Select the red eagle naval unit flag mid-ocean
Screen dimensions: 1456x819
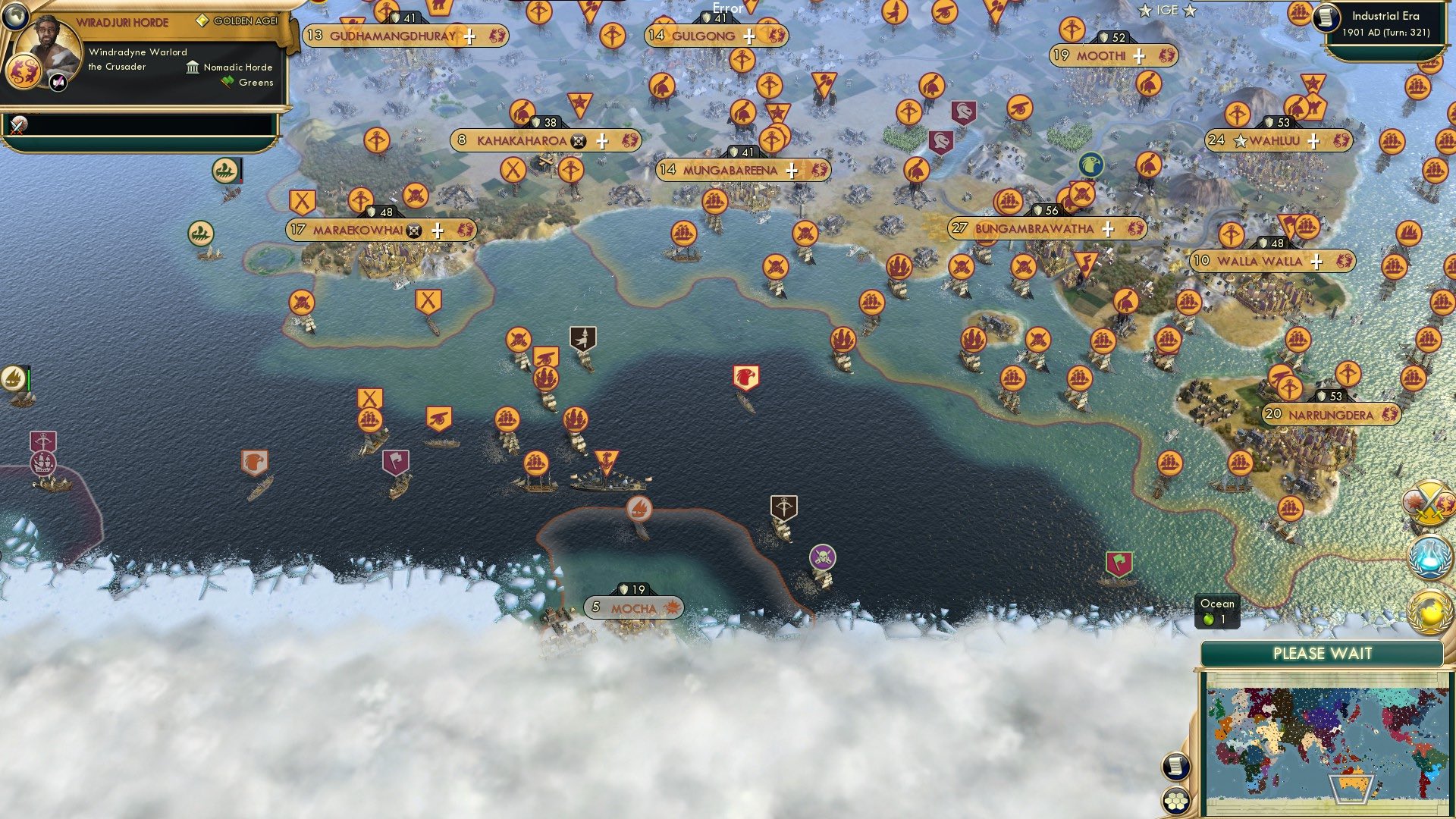[747, 375]
